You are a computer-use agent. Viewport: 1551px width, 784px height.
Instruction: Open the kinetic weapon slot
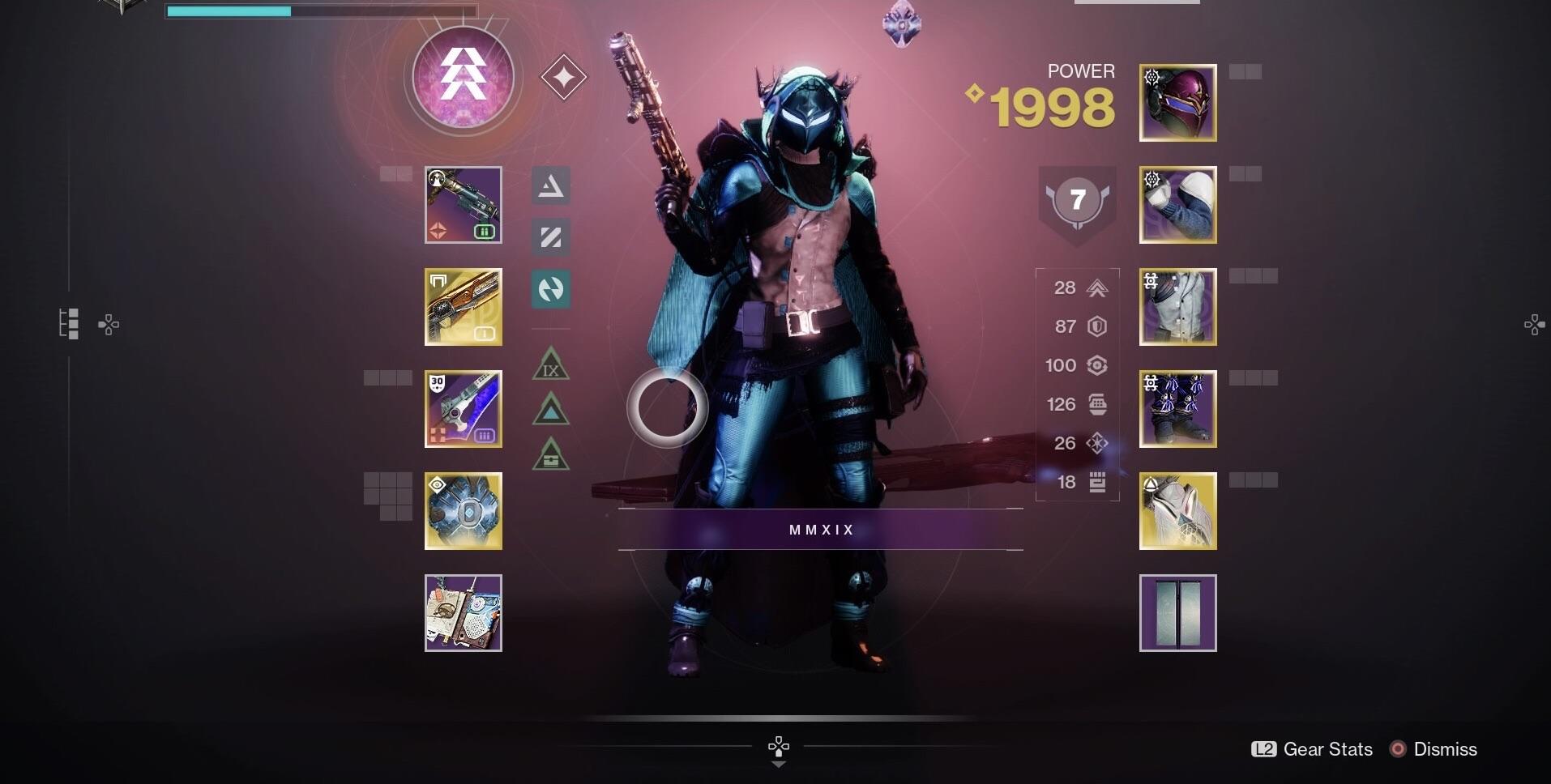(x=463, y=205)
